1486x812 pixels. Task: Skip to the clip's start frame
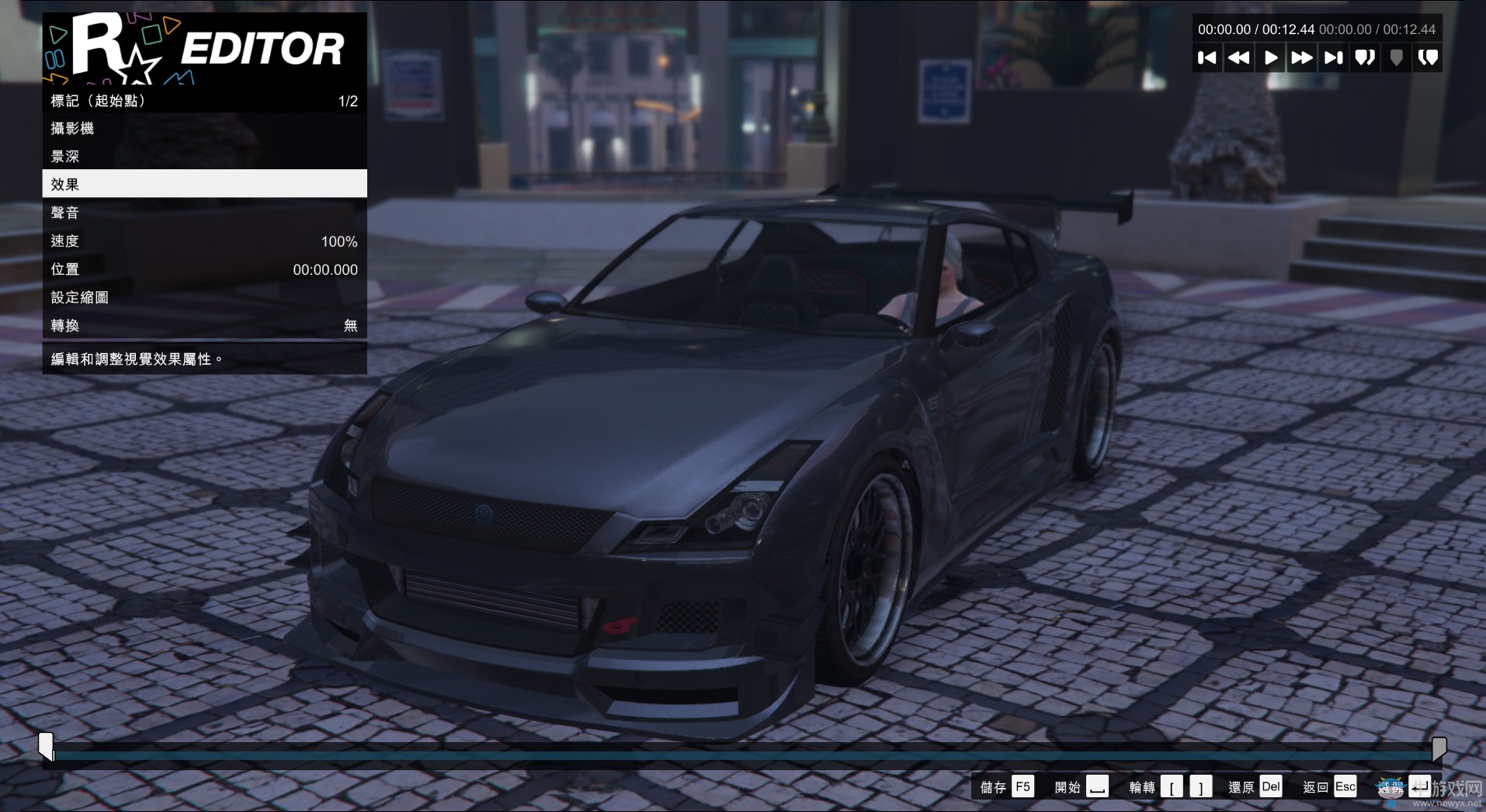click(x=1208, y=57)
